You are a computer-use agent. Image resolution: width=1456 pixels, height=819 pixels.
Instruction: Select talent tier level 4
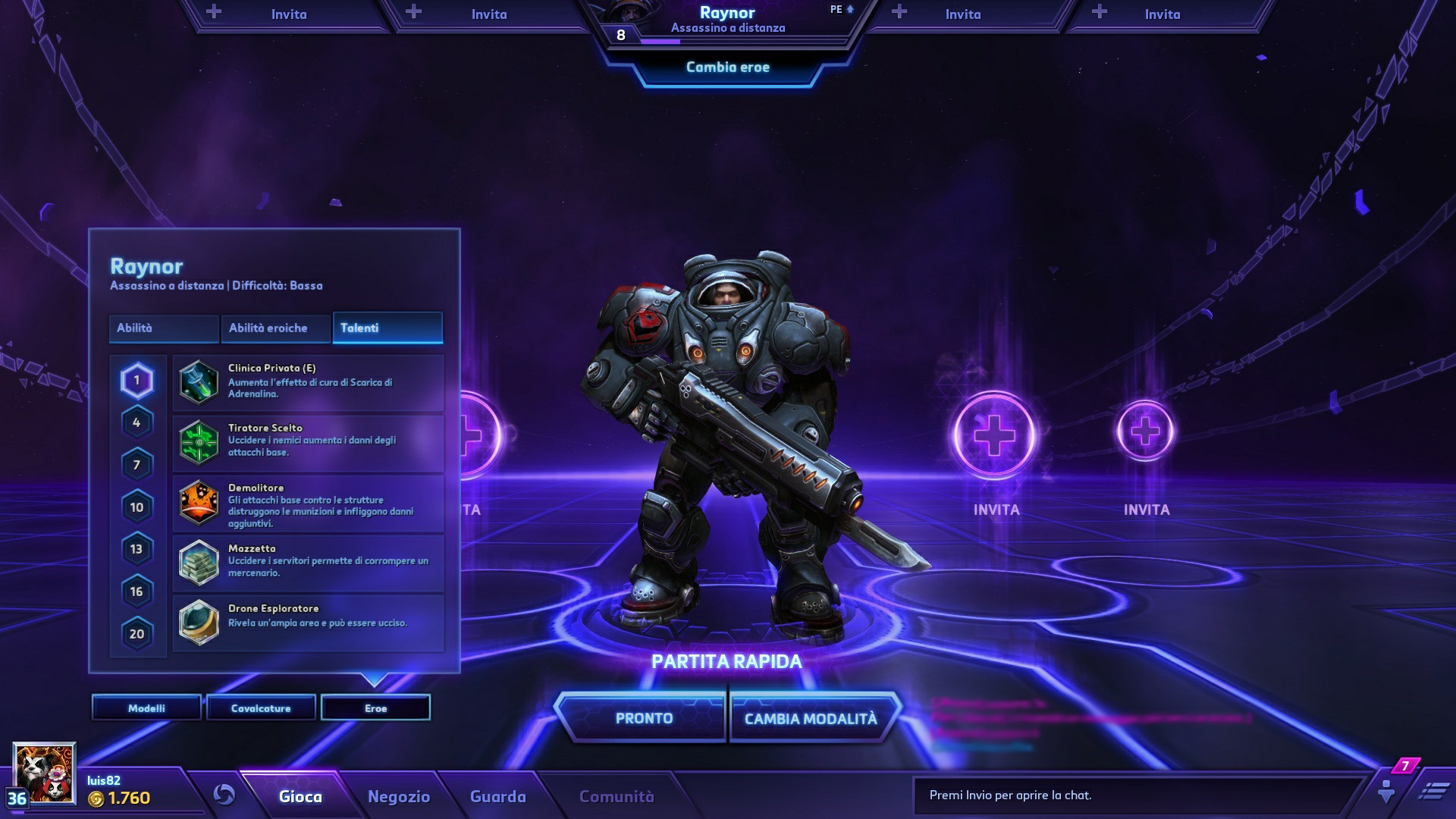[x=136, y=422]
